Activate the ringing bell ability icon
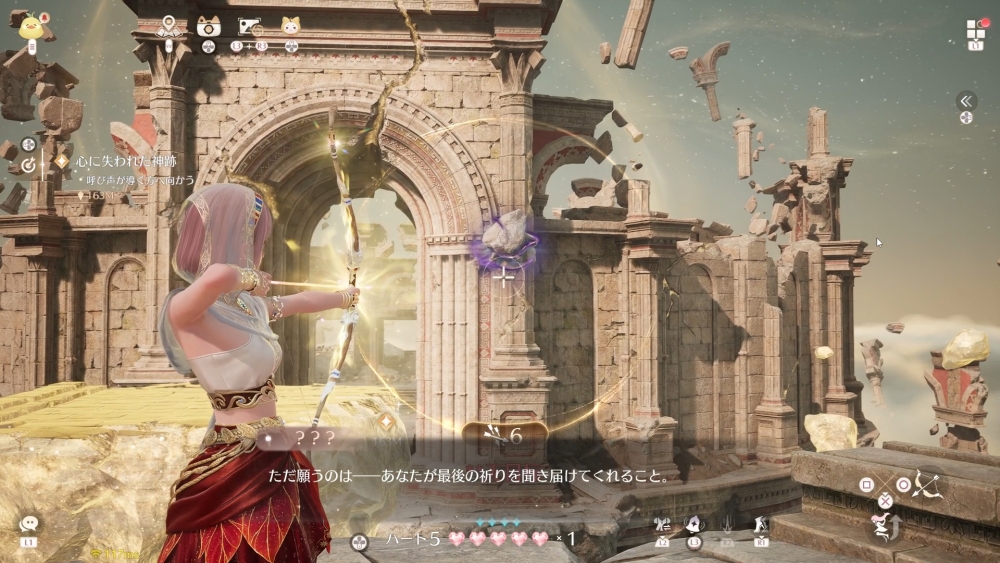The height and width of the screenshot is (563, 1000). (693, 524)
